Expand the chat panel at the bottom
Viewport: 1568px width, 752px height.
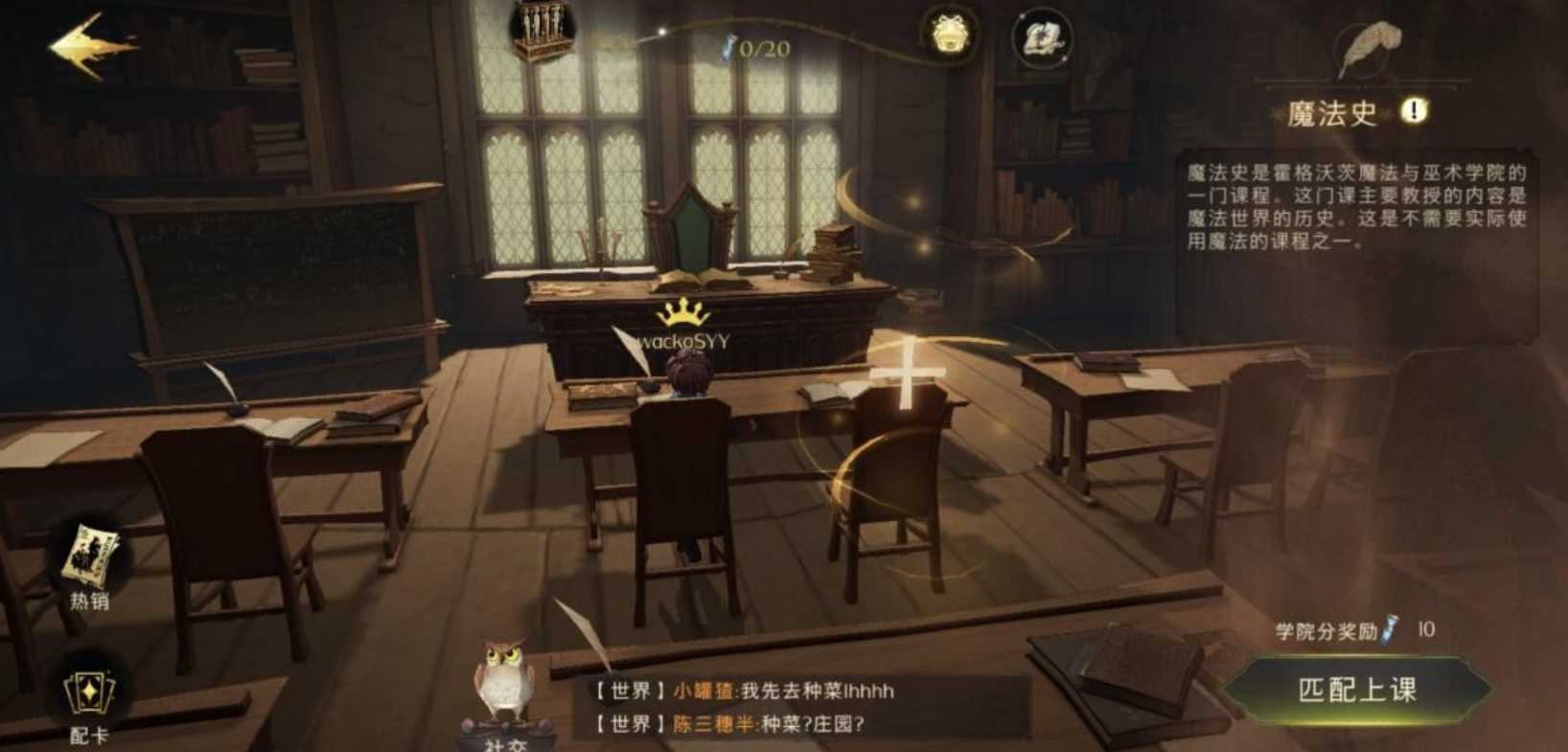click(x=767, y=709)
